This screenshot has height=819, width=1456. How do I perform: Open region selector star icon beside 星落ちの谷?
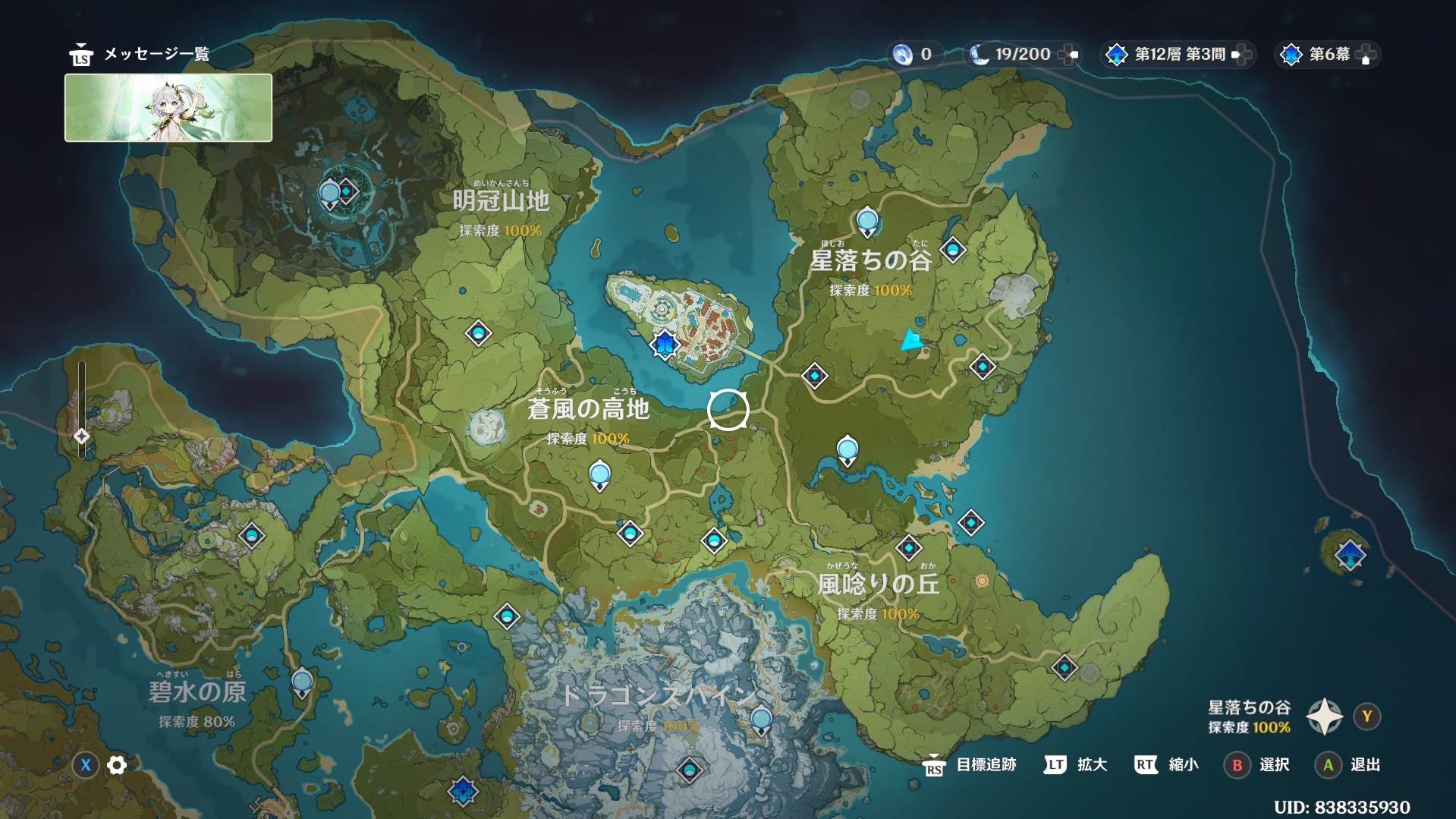click(1324, 716)
